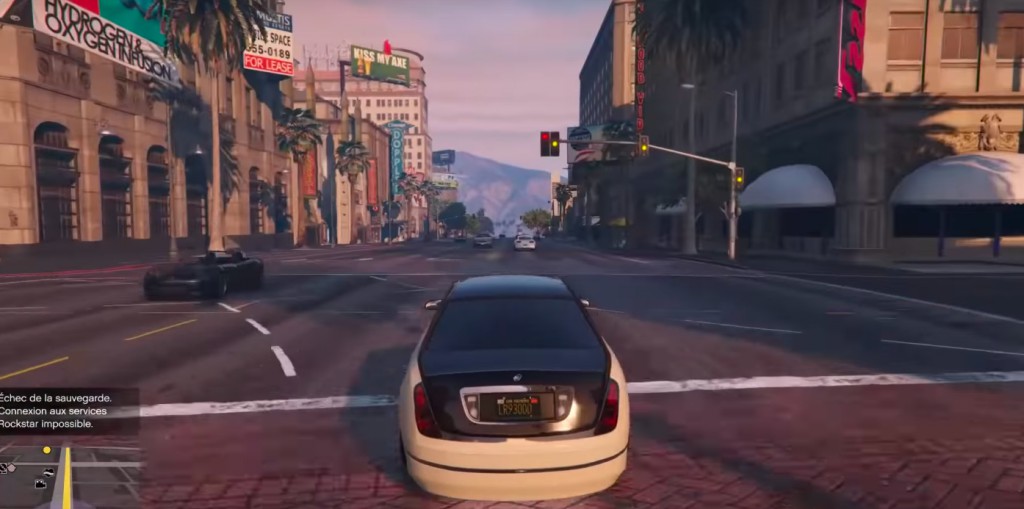Select the yellow dot marker on minimap
This screenshot has height=509, width=1024.
pos(46,451)
